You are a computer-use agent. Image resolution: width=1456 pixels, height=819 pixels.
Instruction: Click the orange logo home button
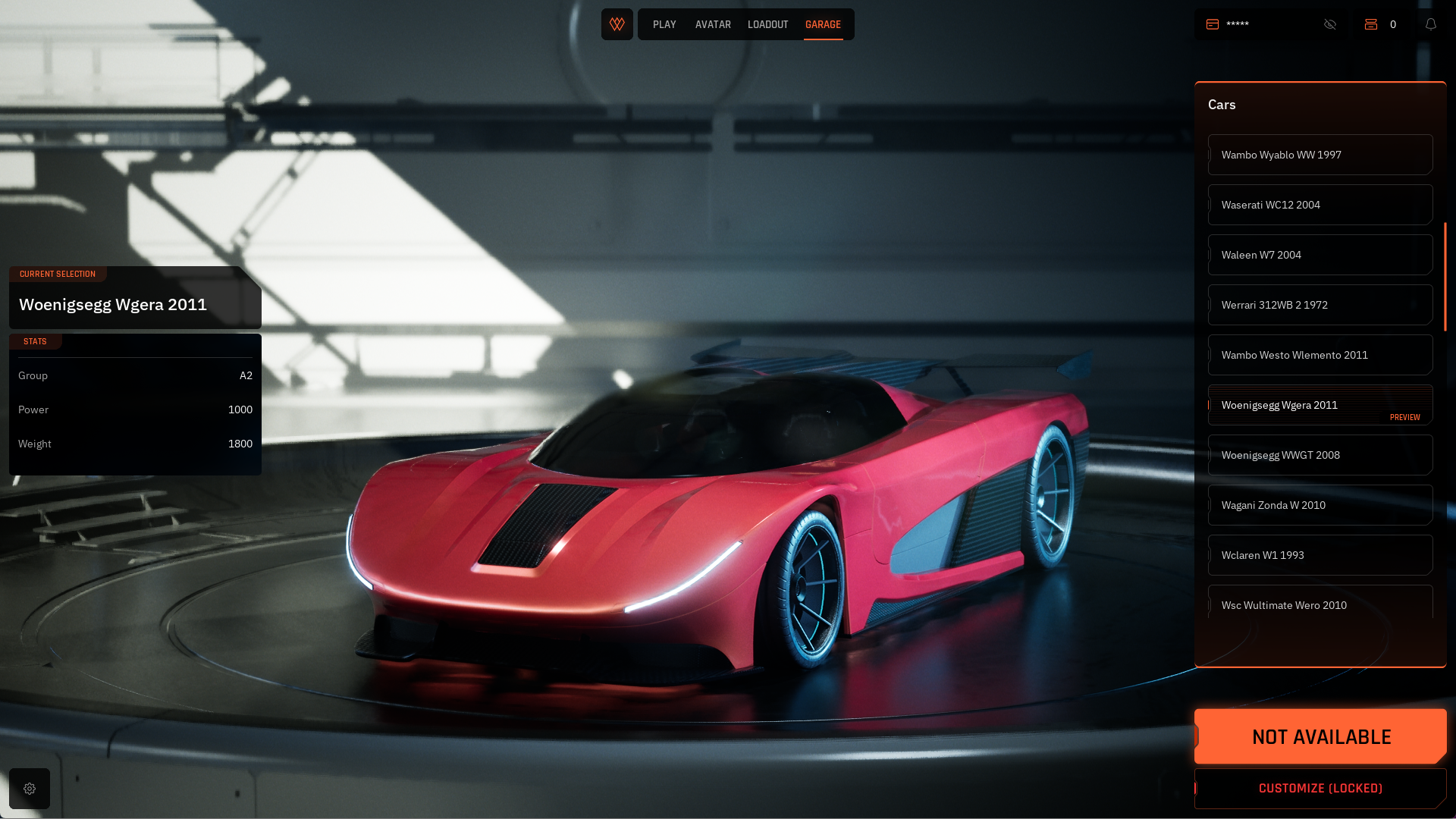tap(617, 24)
